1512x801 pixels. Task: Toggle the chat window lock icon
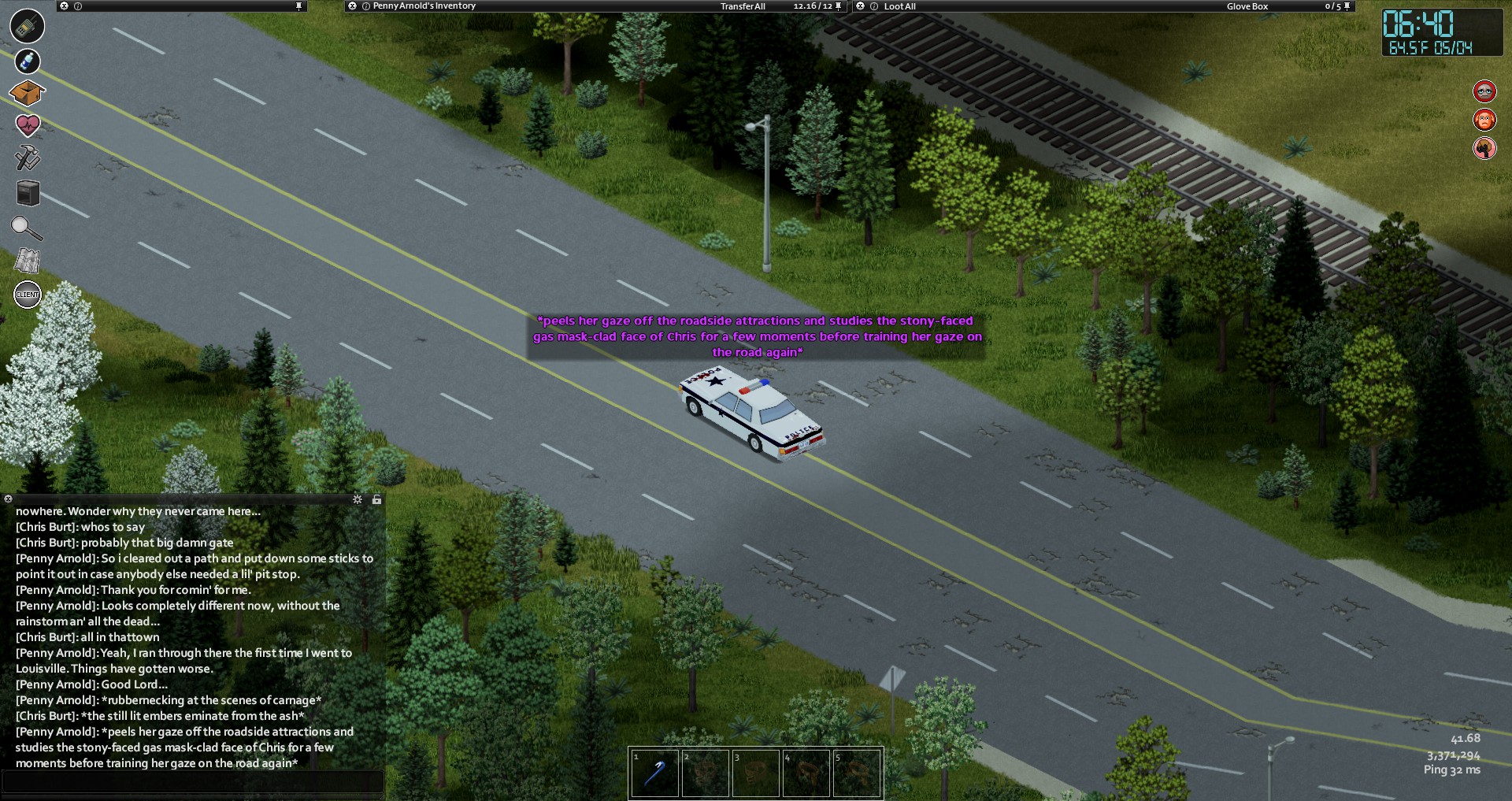pyautogui.click(x=376, y=499)
